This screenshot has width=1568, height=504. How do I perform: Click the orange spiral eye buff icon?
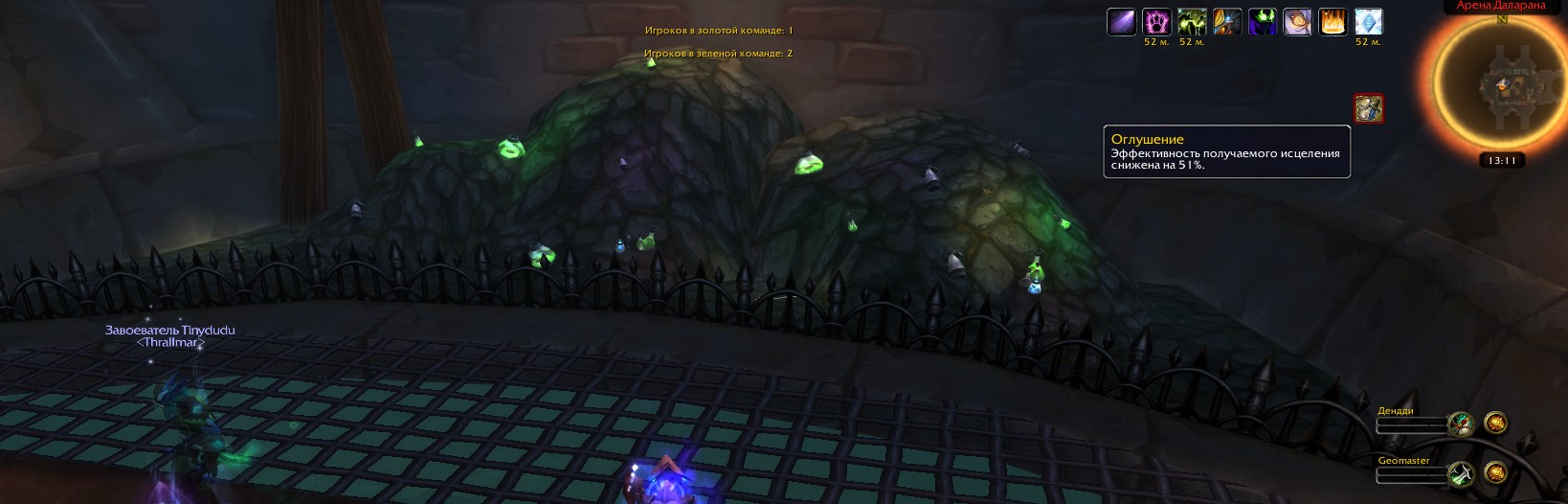1298,22
